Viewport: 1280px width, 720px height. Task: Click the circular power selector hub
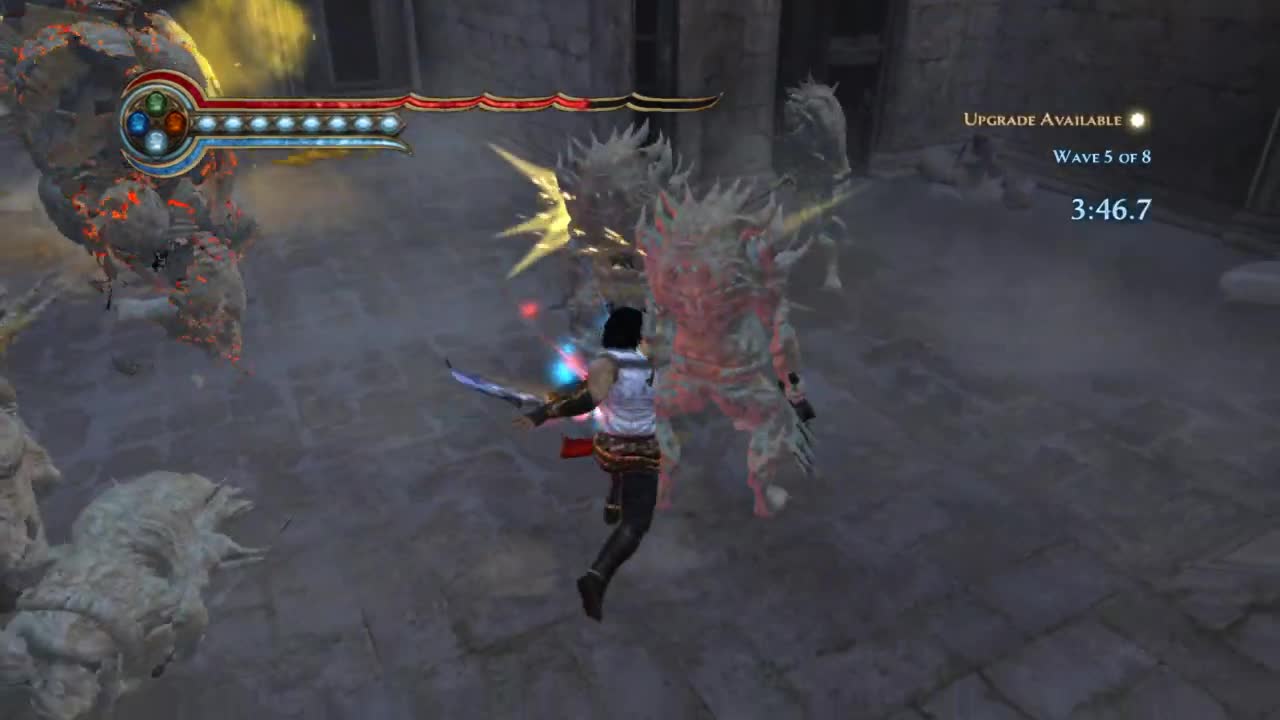[156, 123]
